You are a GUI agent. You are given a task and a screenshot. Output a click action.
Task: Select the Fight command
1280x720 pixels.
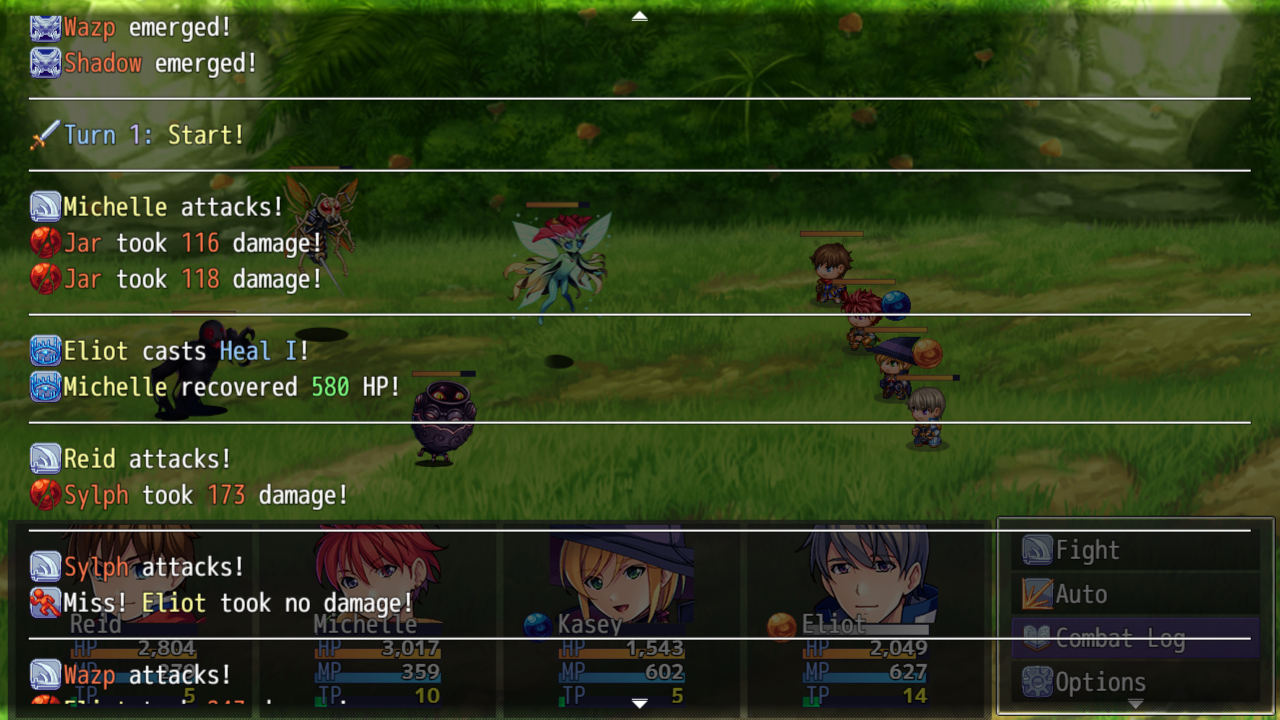click(x=1135, y=550)
